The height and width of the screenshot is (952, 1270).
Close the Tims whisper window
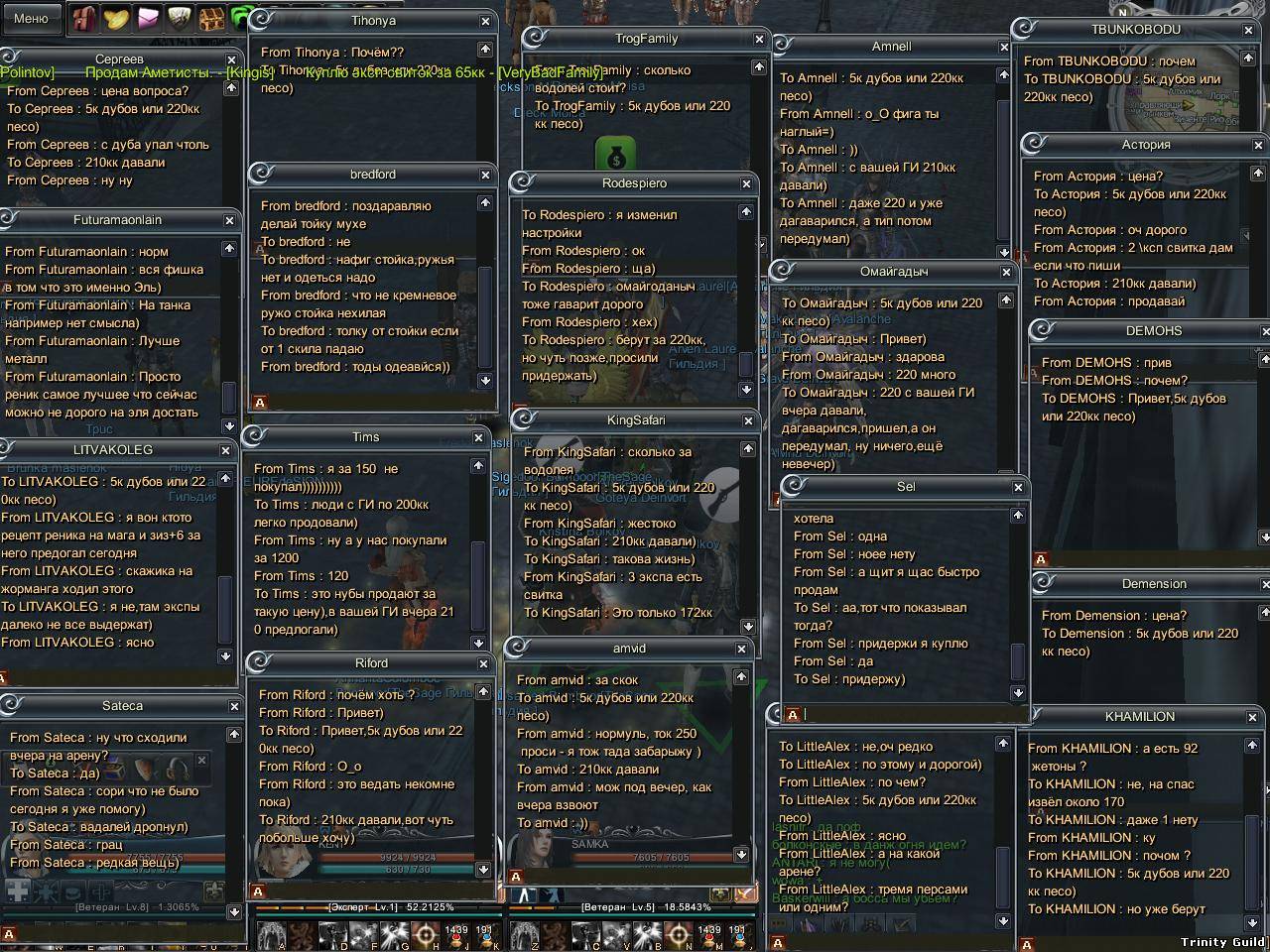tap(478, 437)
